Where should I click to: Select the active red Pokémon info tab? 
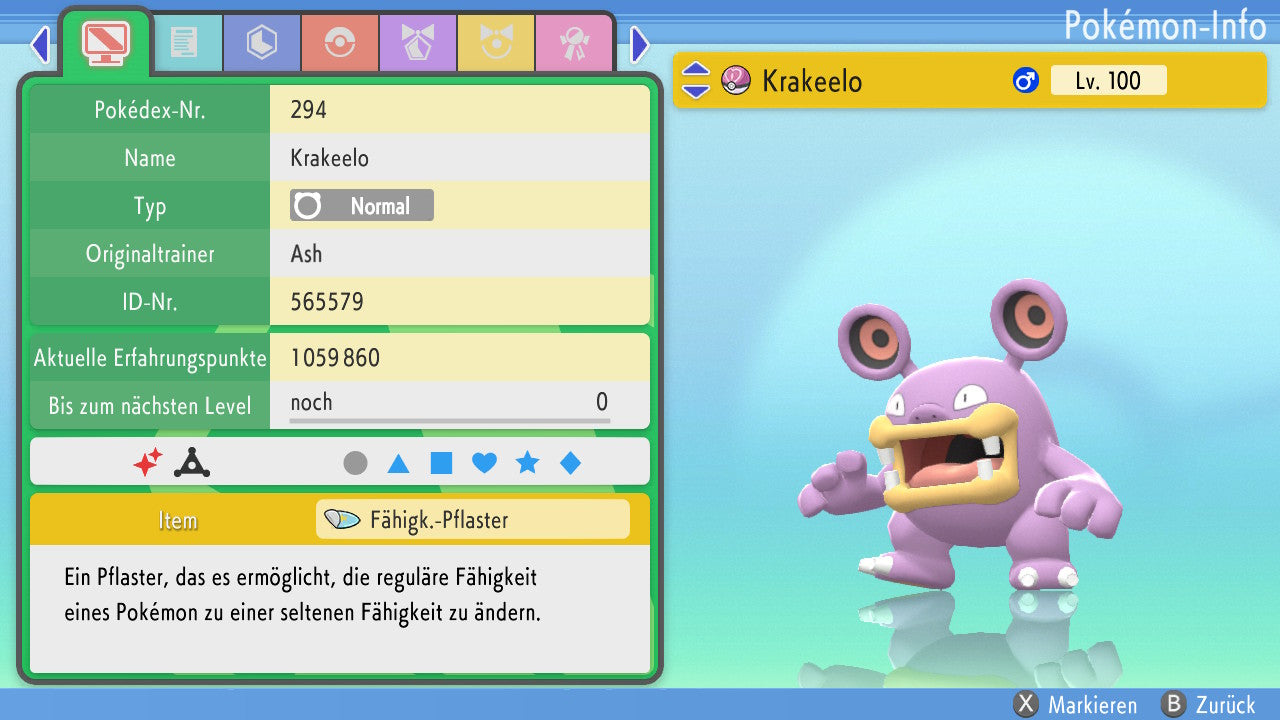pyautogui.click(x=106, y=41)
